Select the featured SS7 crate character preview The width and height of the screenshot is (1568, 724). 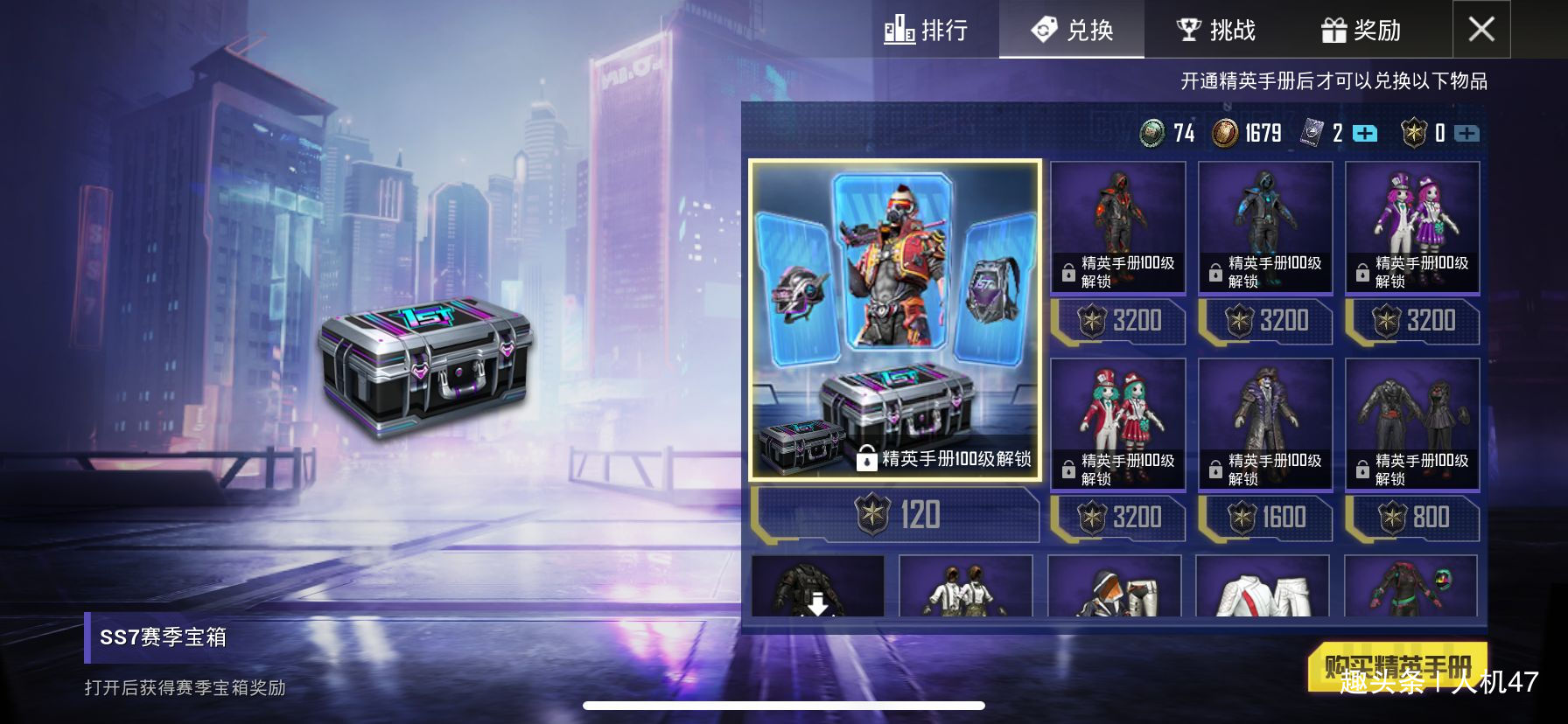pyautogui.click(x=892, y=262)
